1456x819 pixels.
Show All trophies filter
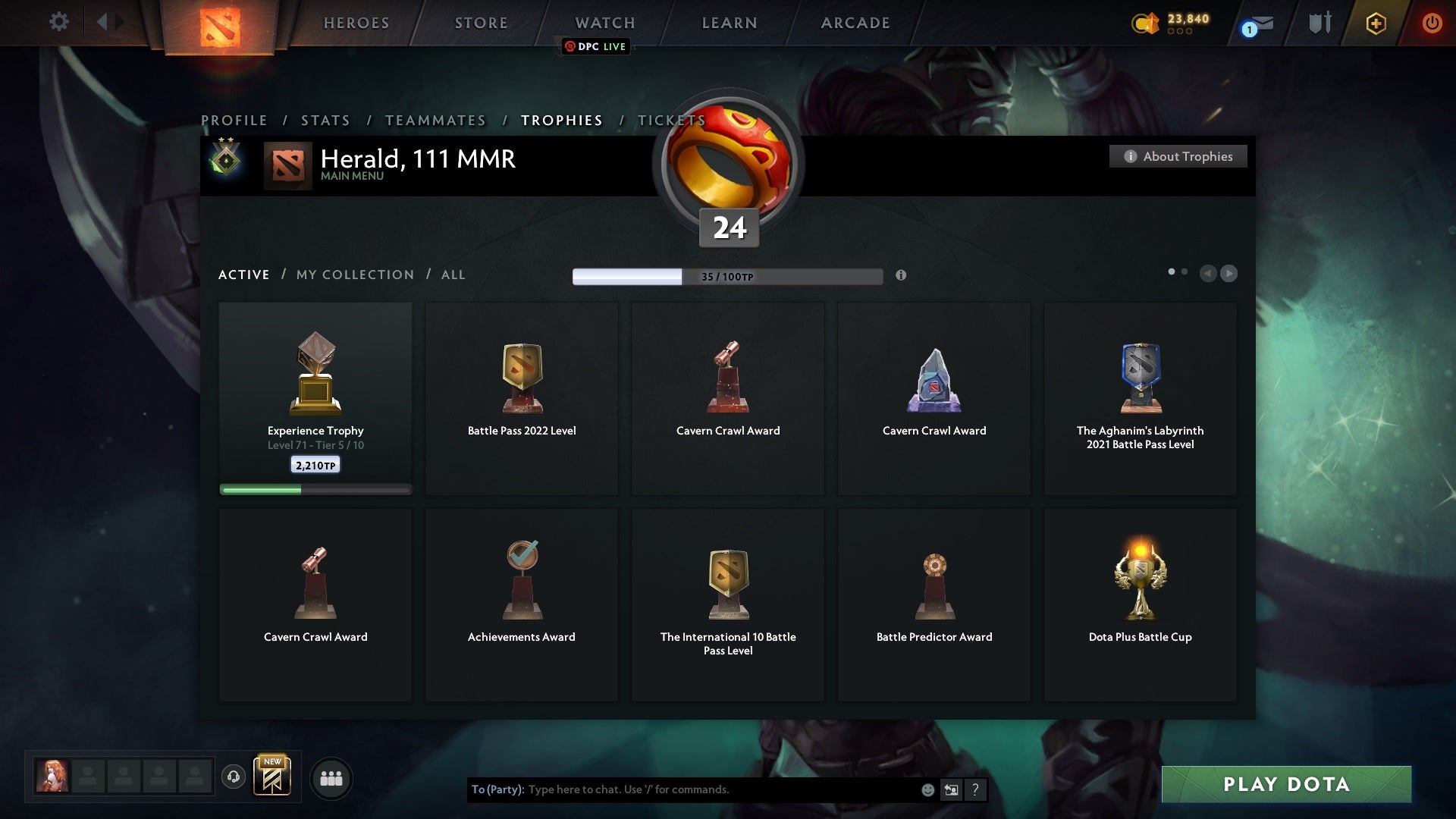[x=453, y=275]
